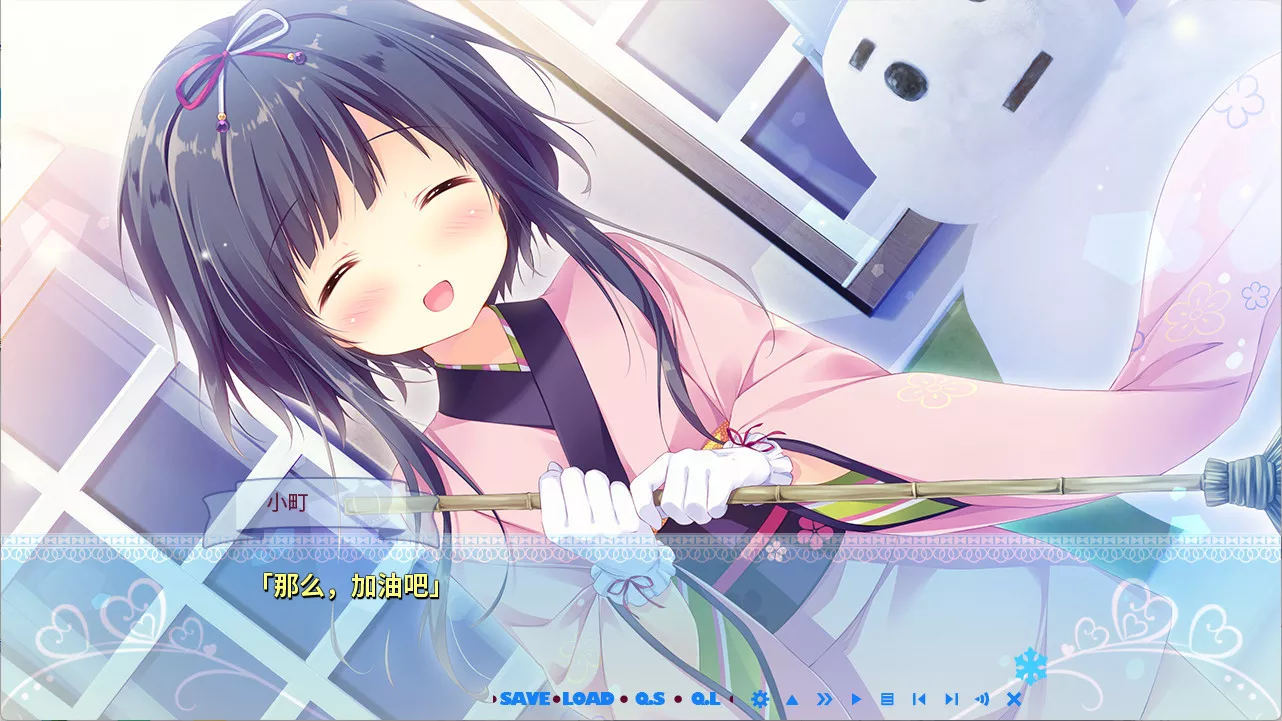
Task: Replay voice with the speaker icon
Action: [x=982, y=699]
